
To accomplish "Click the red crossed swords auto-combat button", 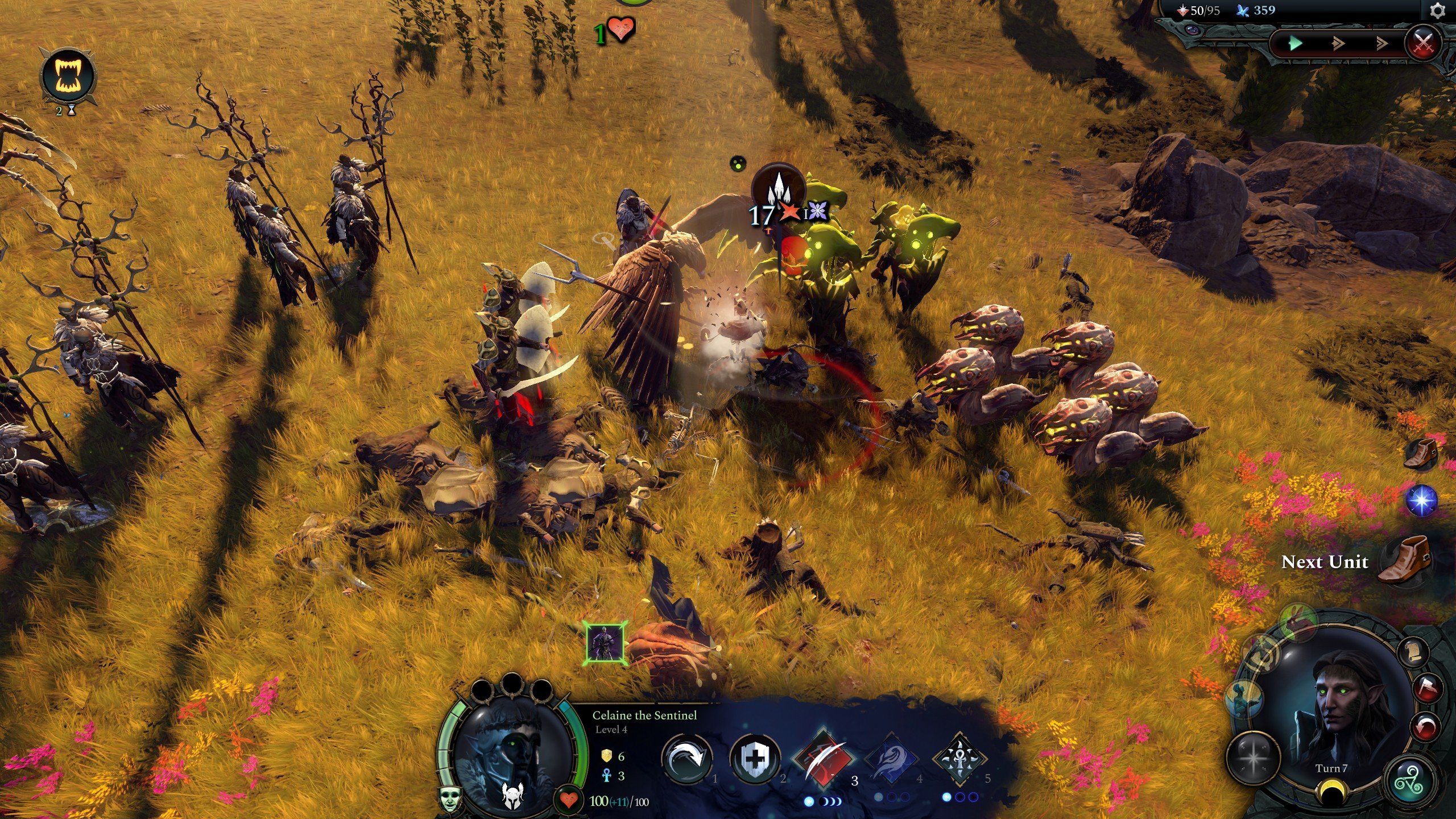I will 1423,44.
